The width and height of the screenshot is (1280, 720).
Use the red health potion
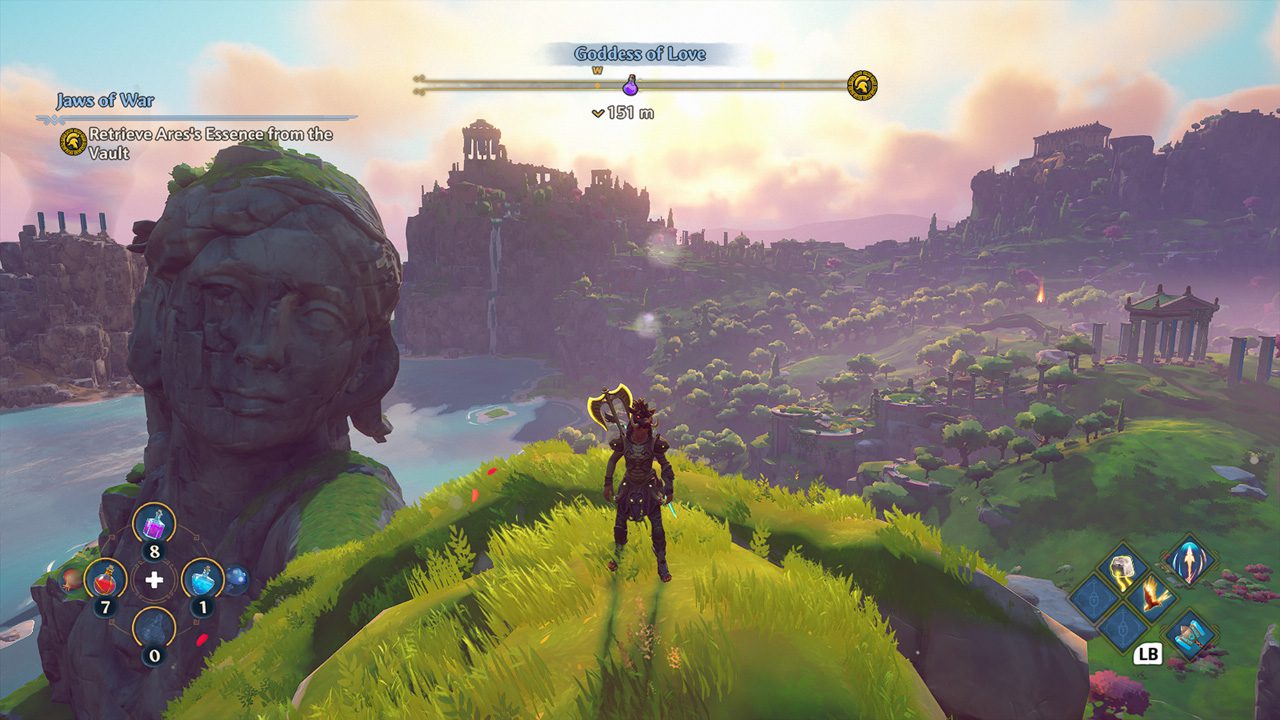105,578
